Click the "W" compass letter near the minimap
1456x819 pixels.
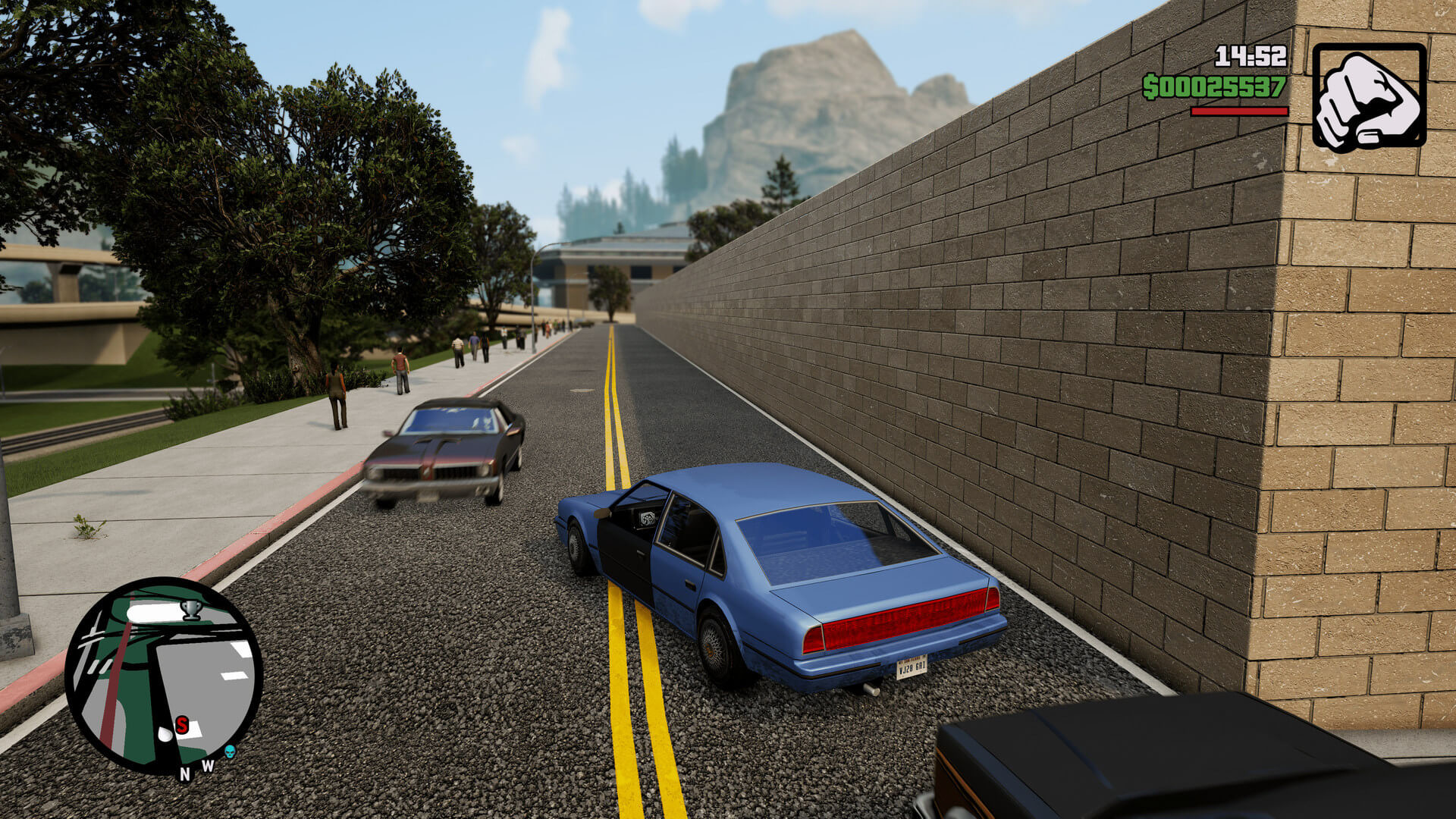[208, 765]
